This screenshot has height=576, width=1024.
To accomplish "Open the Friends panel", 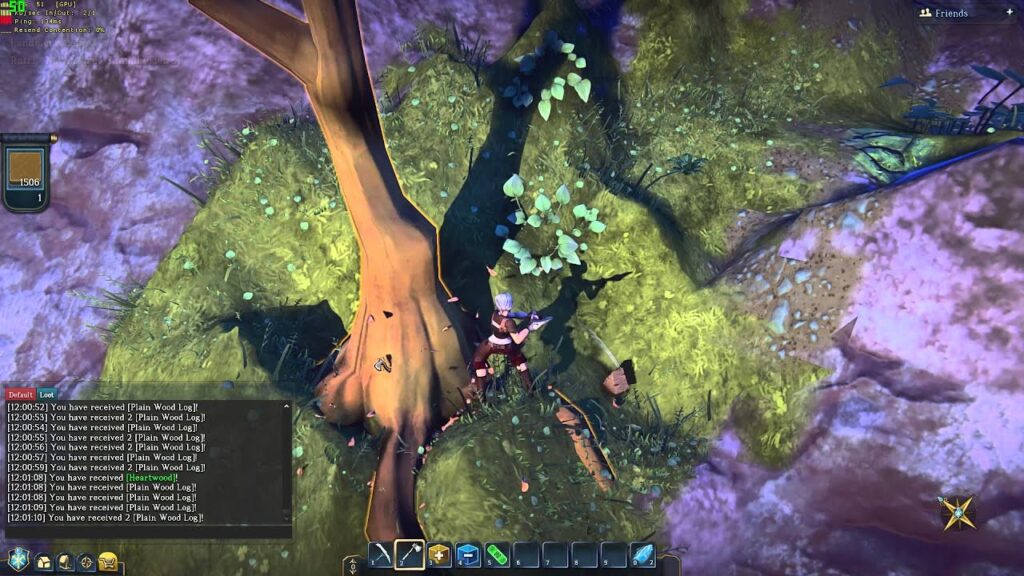I will (951, 13).
